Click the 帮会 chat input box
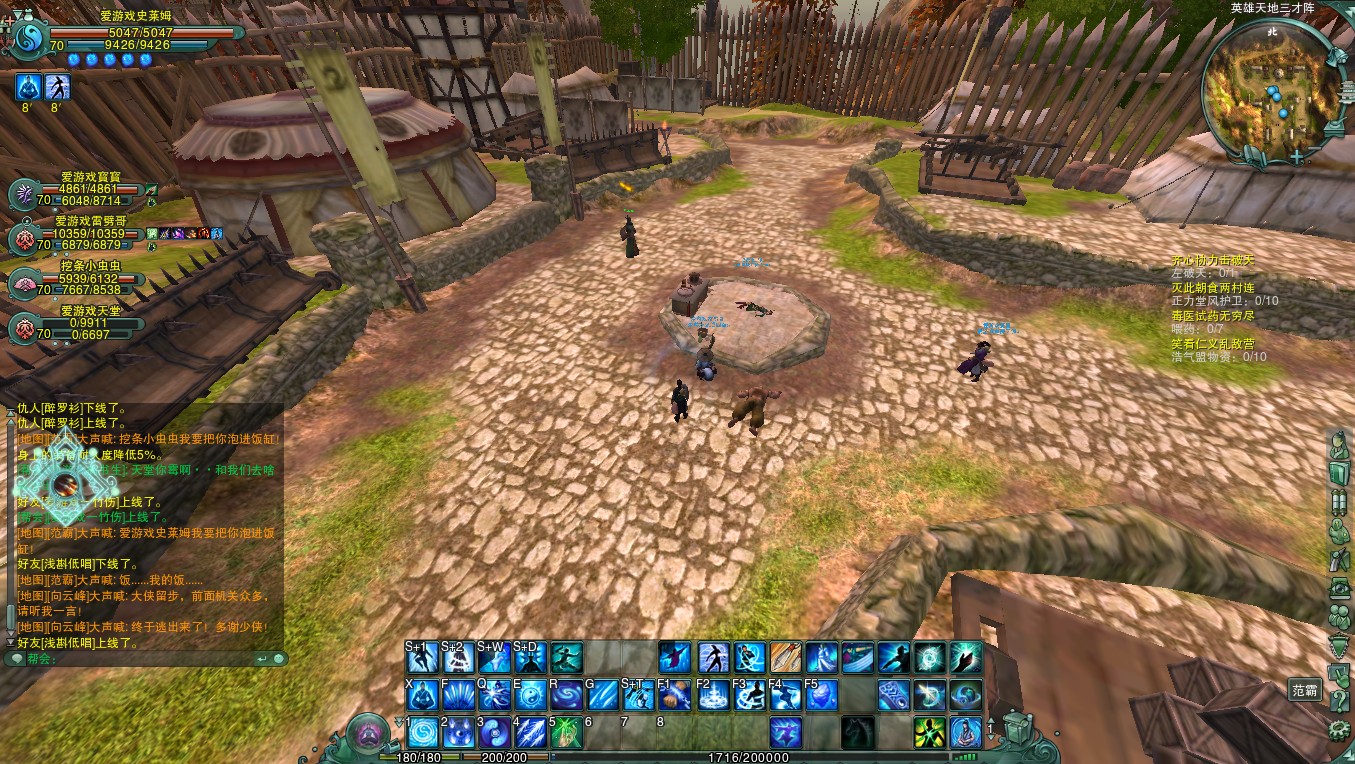The image size is (1355, 764). (x=140, y=659)
